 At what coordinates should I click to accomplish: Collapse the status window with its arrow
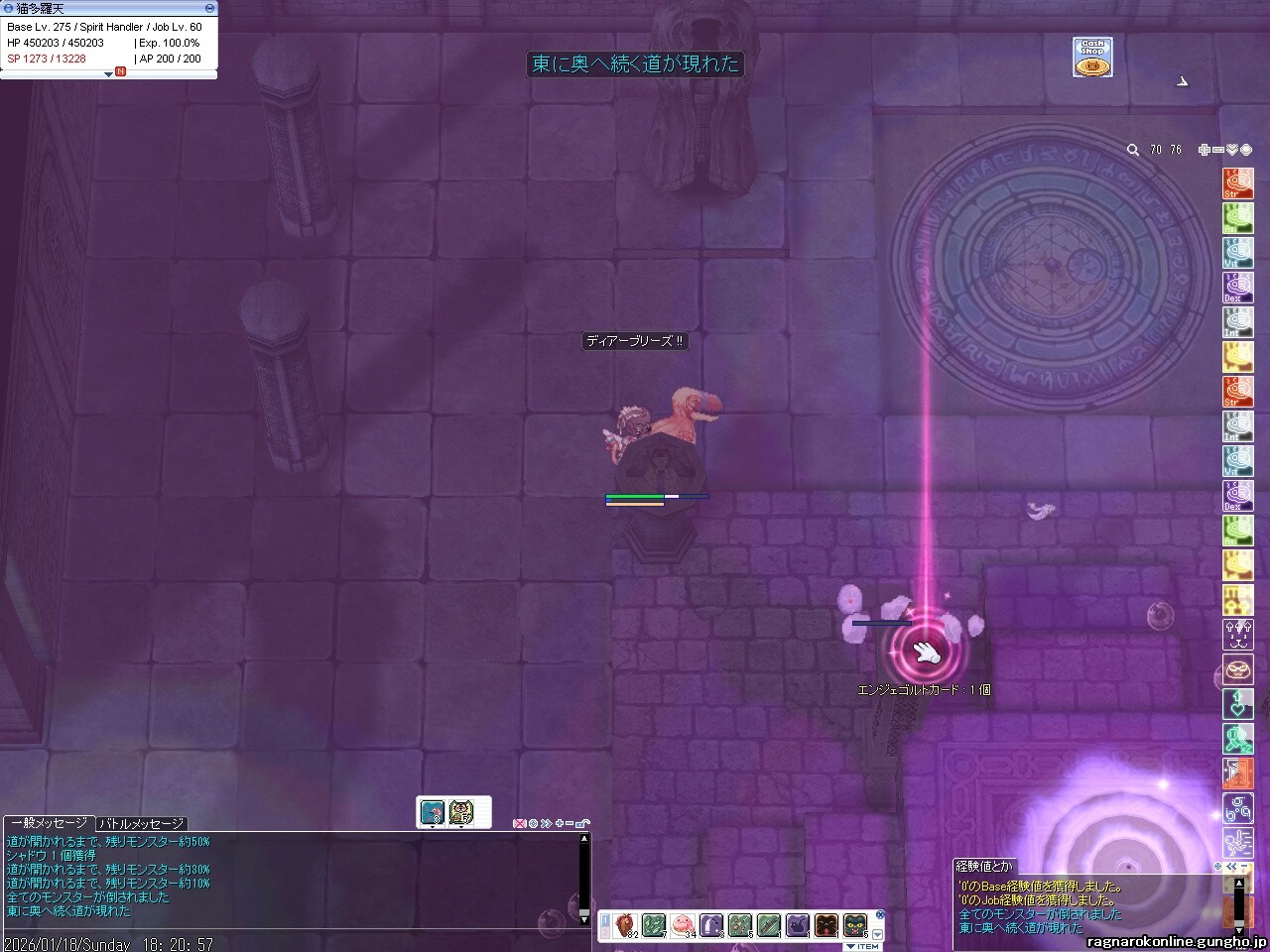[108, 74]
